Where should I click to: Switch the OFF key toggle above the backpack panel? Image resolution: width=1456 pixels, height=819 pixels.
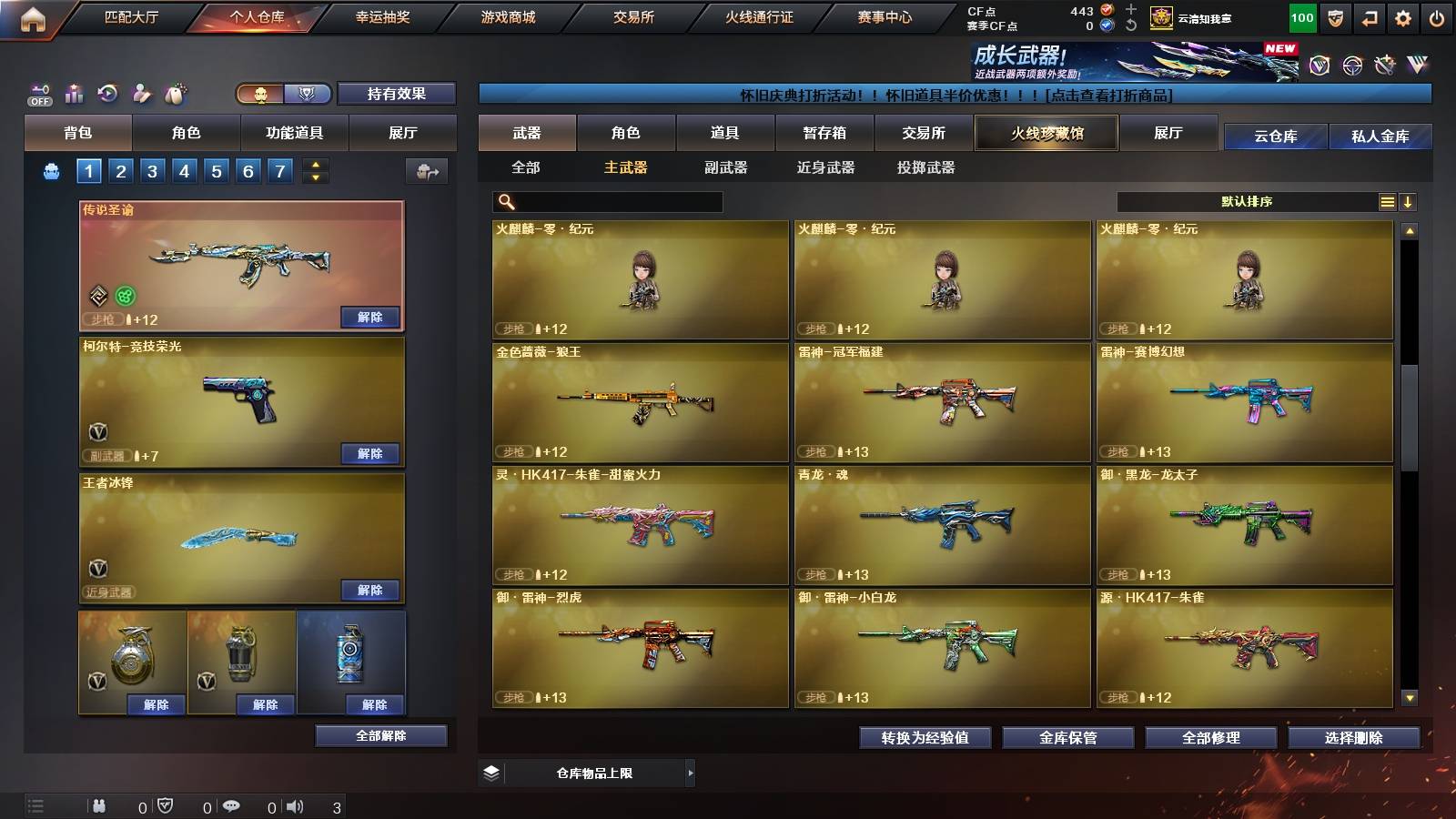(38, 91)
